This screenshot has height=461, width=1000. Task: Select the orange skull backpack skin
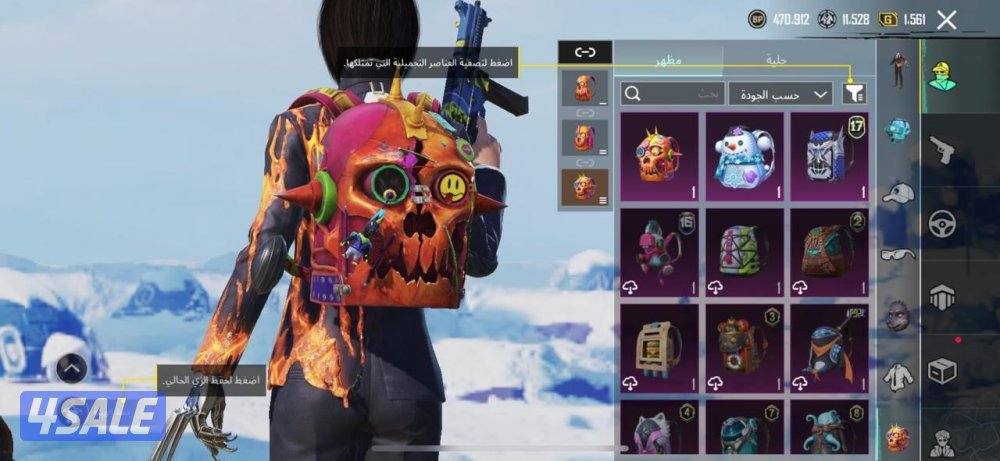pos(658,155)
